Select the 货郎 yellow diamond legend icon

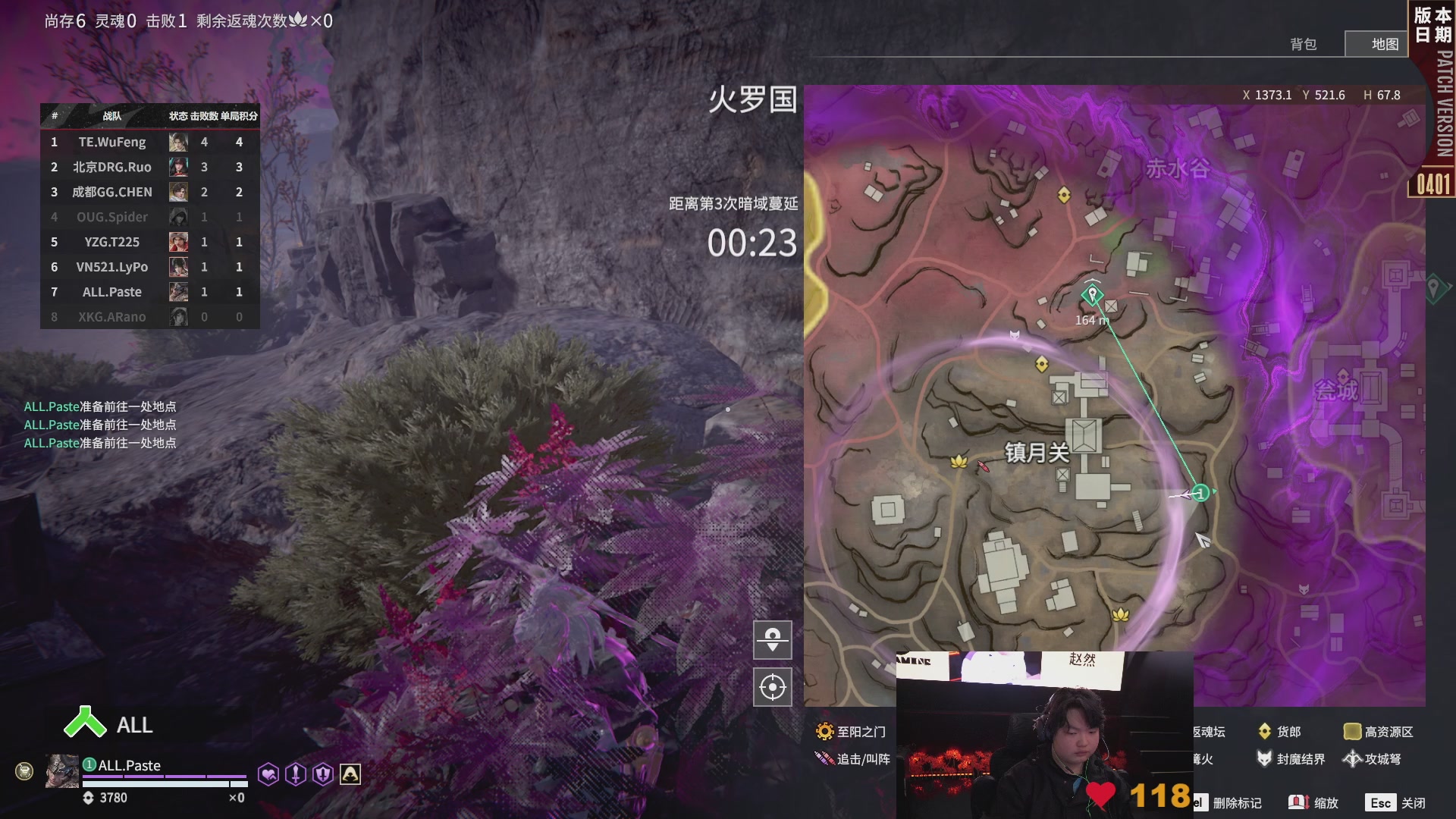(x=1266, y=731)
